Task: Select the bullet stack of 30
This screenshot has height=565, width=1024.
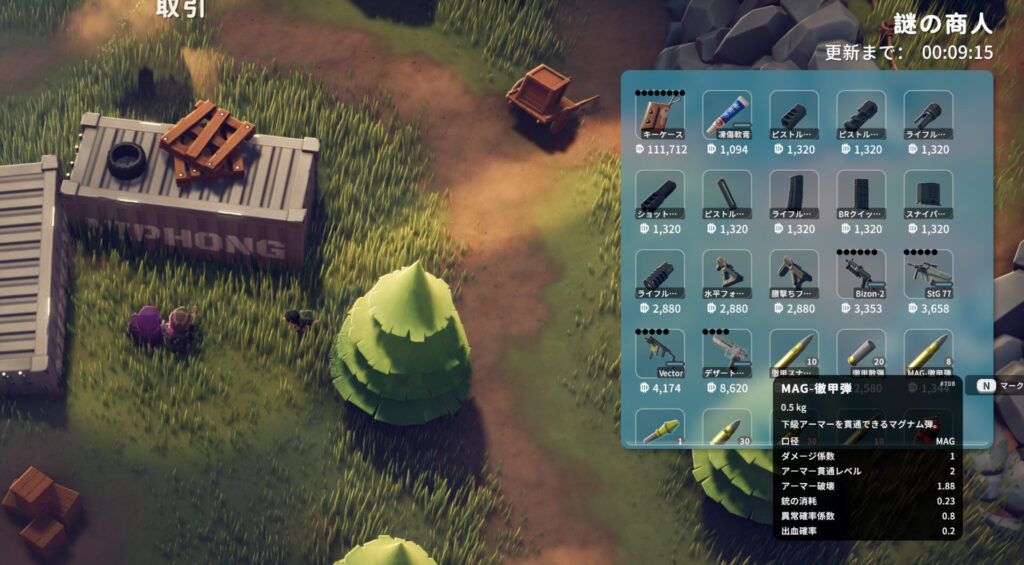Action: click(727, 428)
